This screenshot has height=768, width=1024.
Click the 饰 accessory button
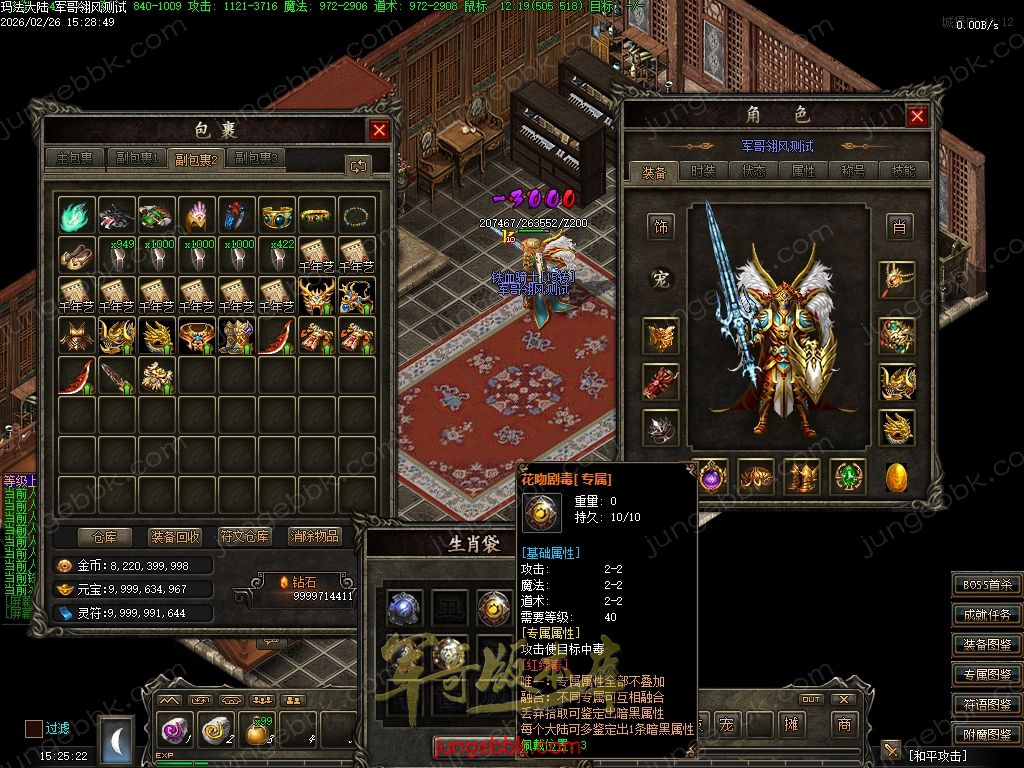tap(660, 227)
